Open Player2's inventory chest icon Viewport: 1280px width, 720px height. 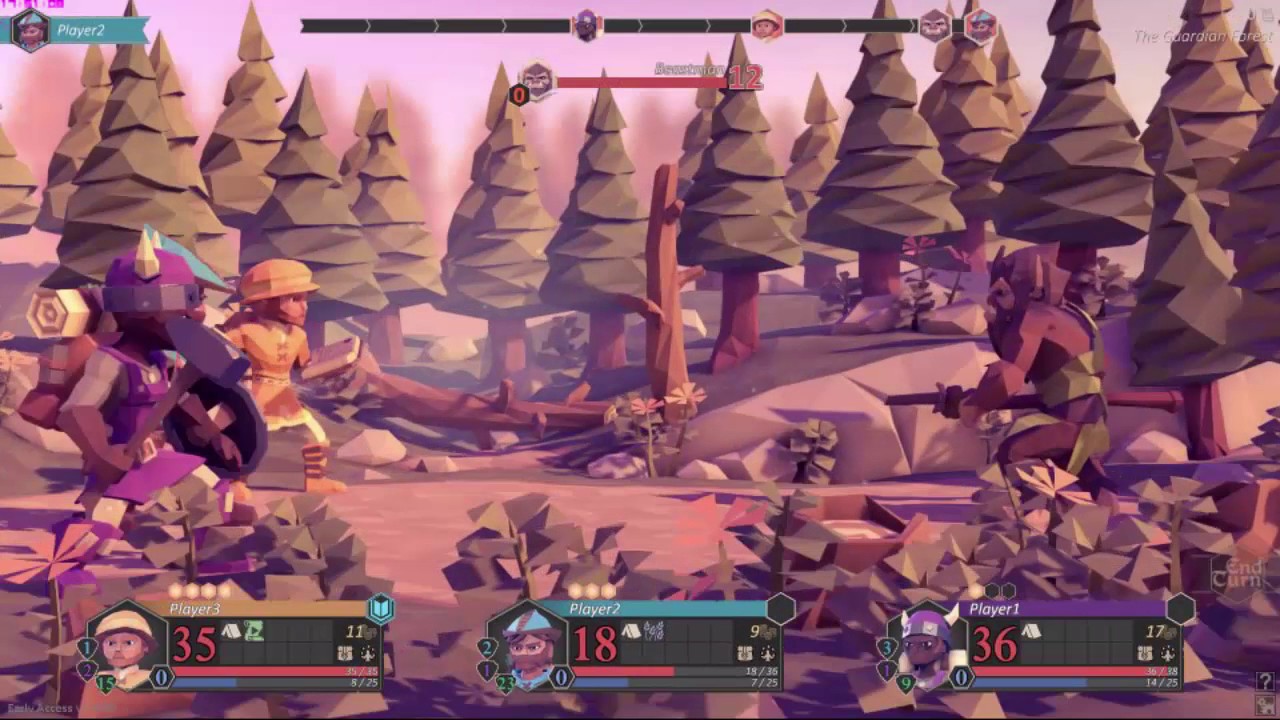pyautogui.click(x=744, y=653)
